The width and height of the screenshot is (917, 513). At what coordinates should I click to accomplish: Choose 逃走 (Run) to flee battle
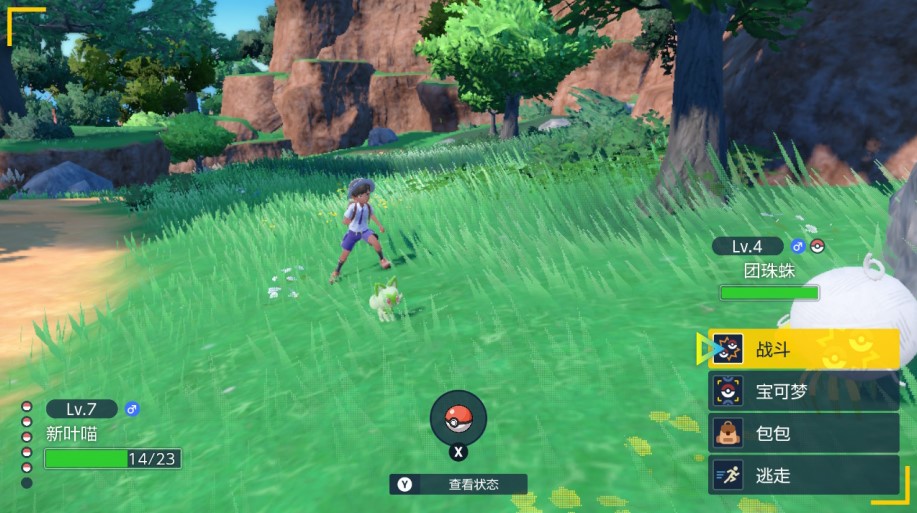[803, 475]
